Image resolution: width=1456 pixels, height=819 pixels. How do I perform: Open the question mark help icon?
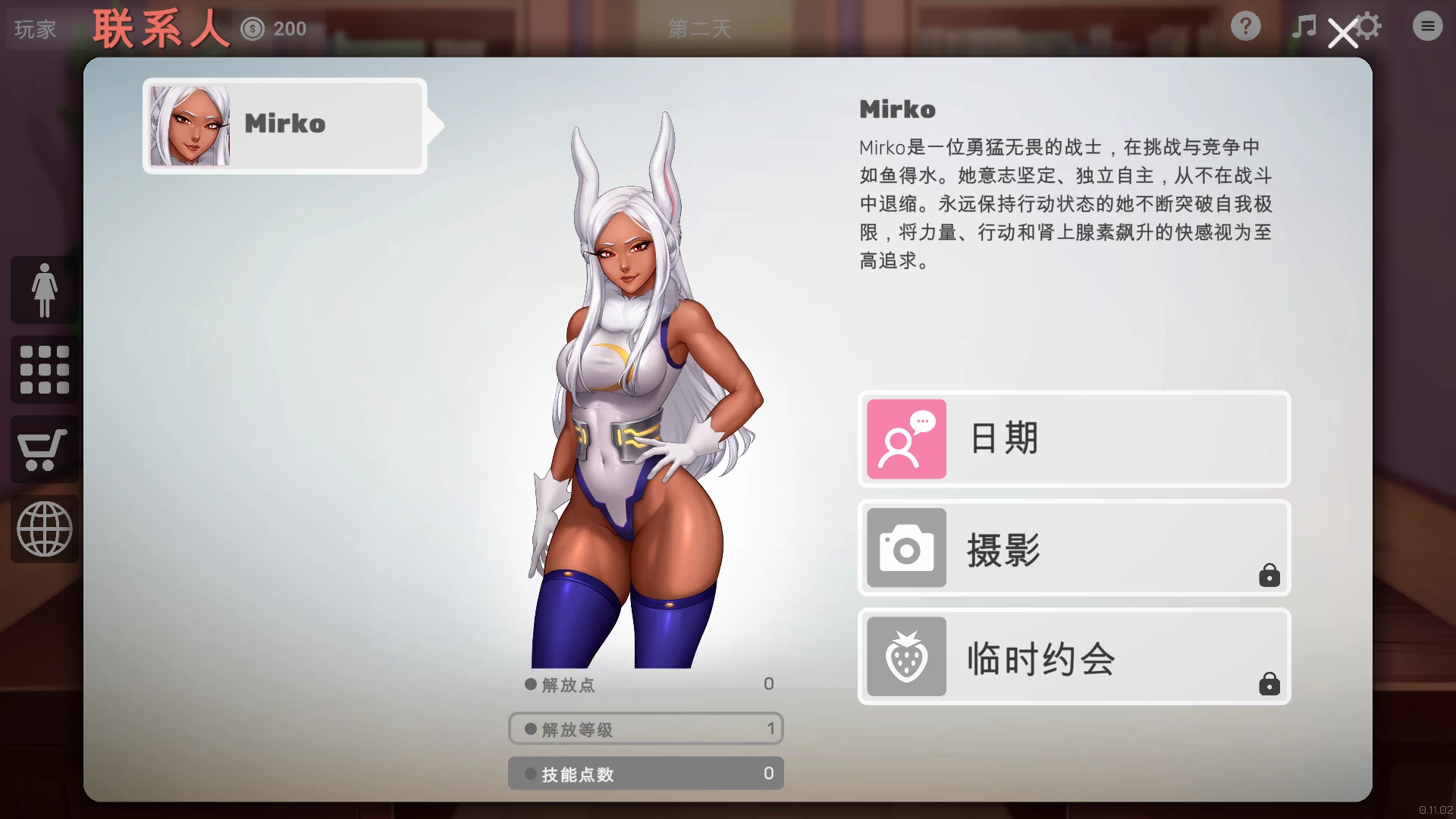1245,26
